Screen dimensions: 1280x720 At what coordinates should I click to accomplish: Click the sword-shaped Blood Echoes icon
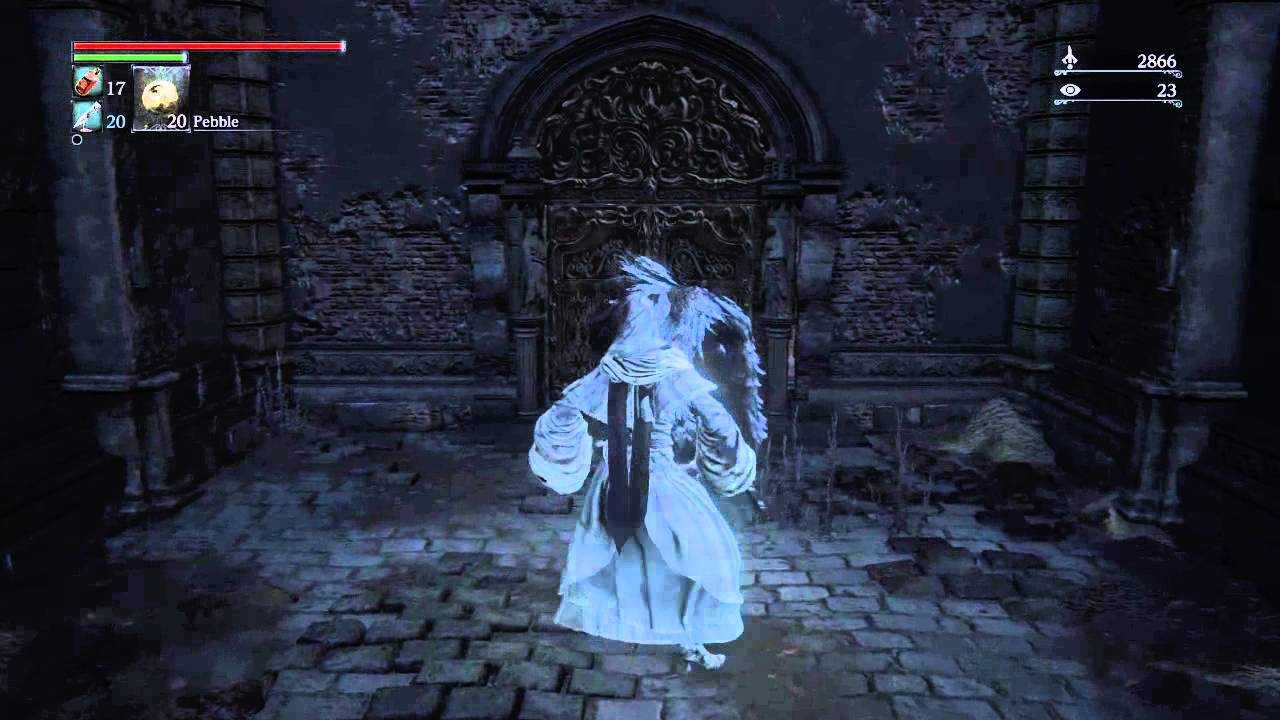click(x=1070, y=57)
